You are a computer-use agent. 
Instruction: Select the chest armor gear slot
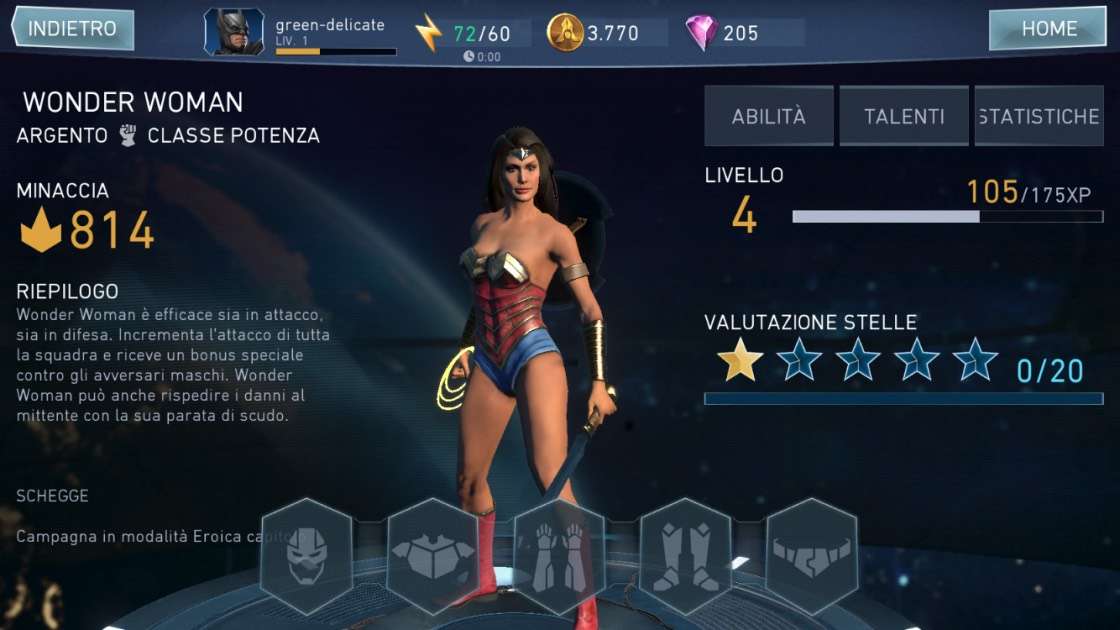click(x=433, y=556)
